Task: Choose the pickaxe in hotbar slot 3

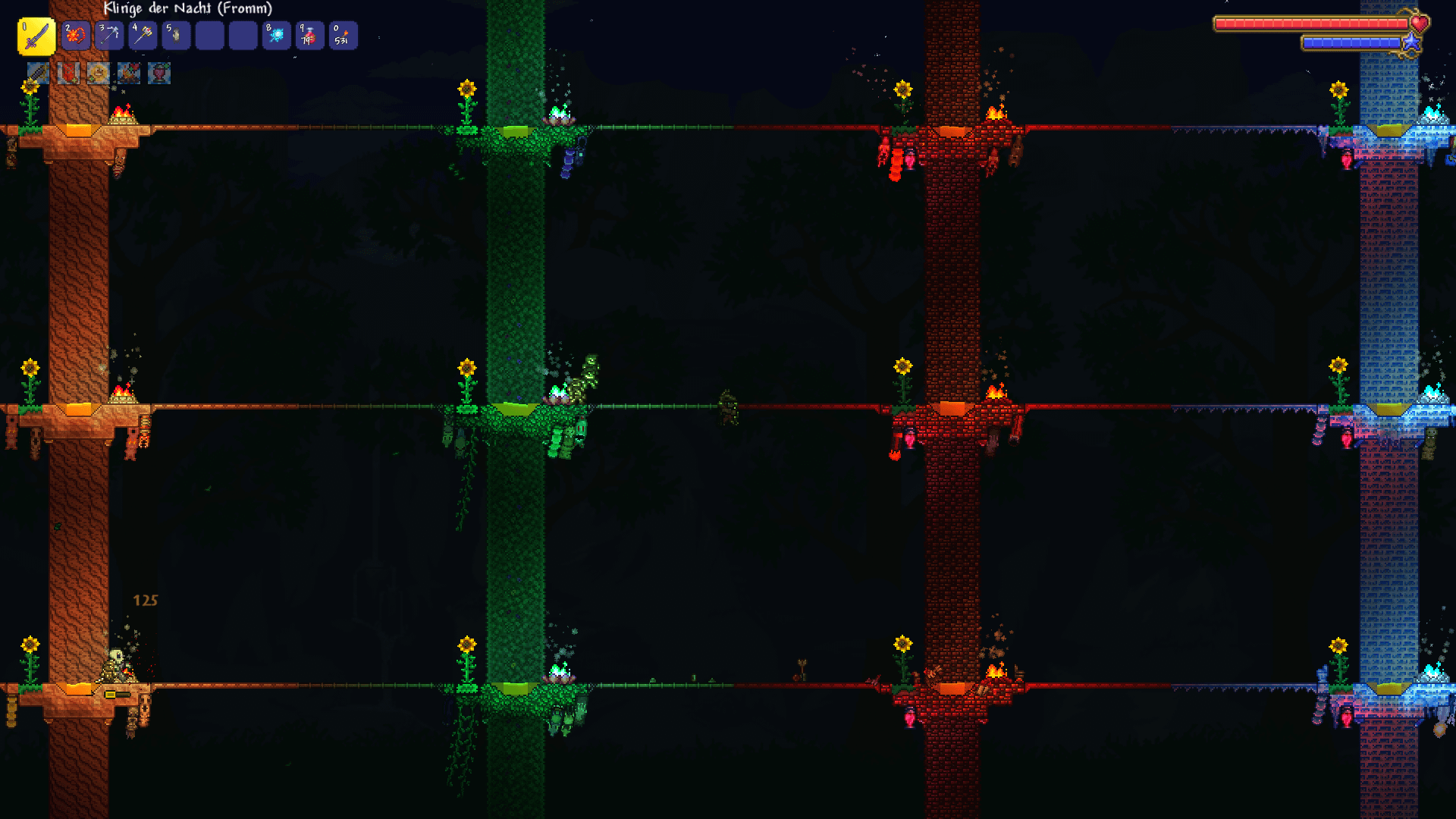Action: [x=109, y=36]
